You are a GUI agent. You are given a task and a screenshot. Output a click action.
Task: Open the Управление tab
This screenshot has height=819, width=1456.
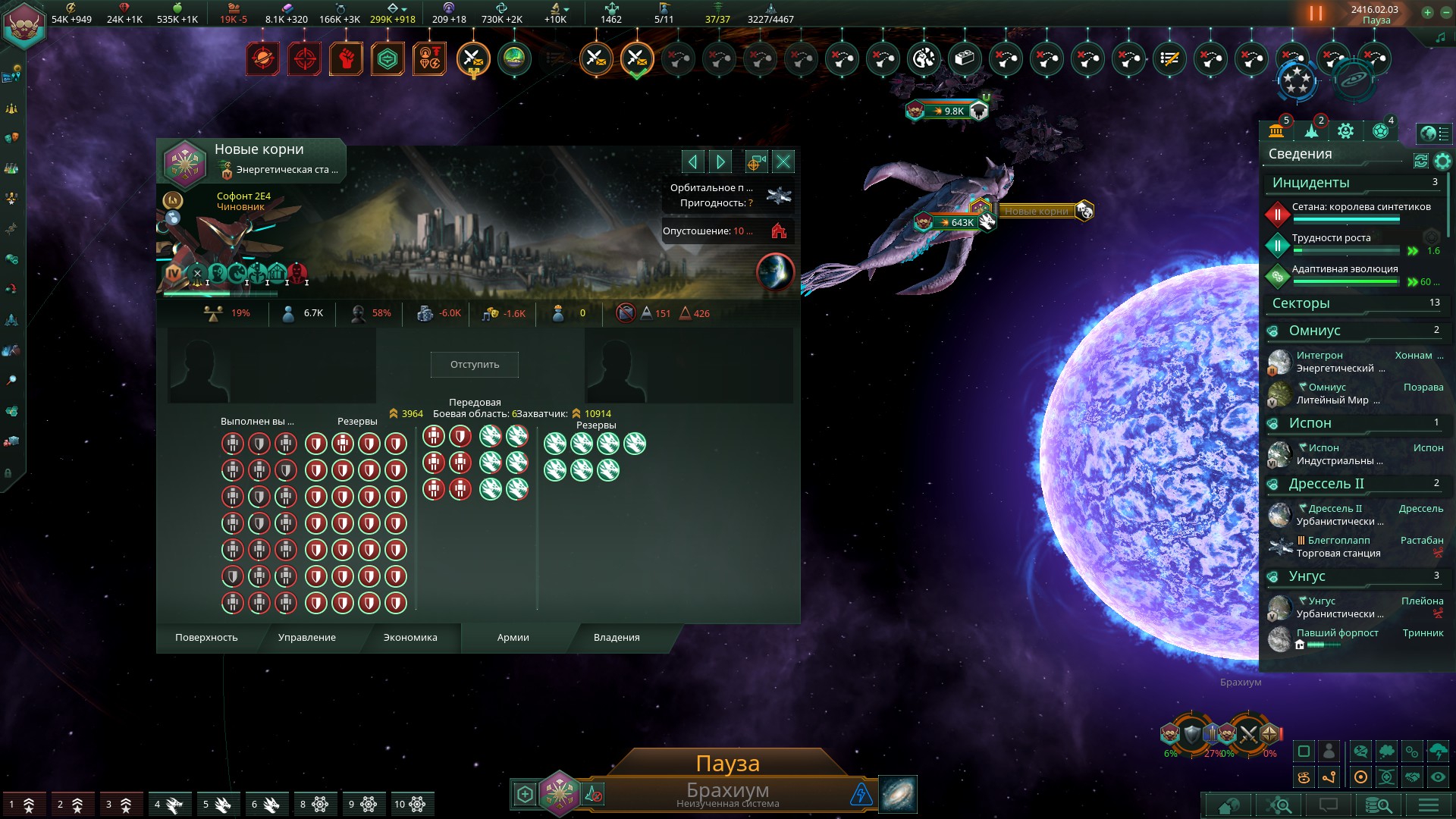tap(307, 638)
